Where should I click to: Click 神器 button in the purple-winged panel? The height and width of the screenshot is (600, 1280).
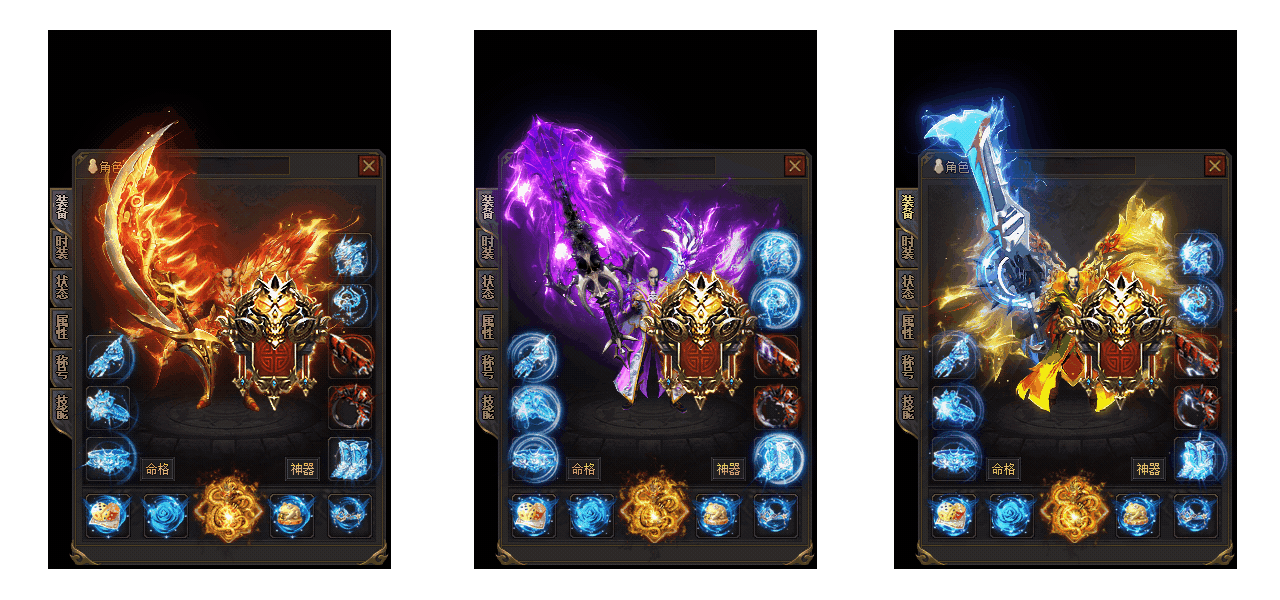click(728, 469)
